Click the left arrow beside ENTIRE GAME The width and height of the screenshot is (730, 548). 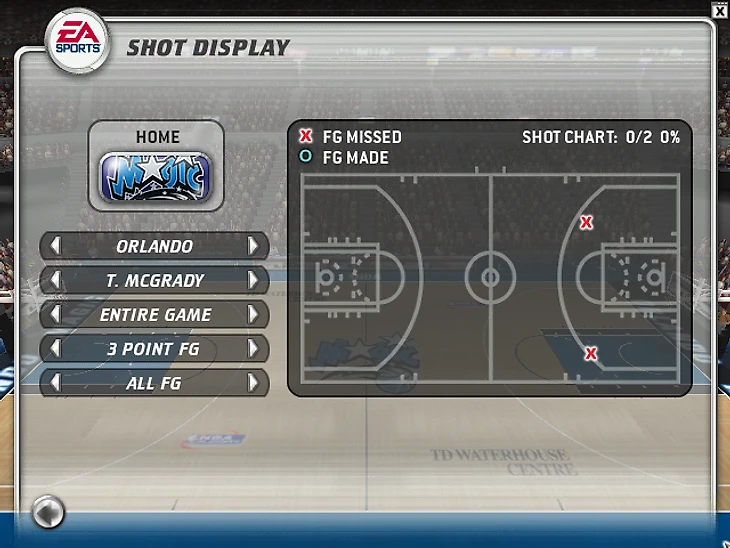coord(55,315)
